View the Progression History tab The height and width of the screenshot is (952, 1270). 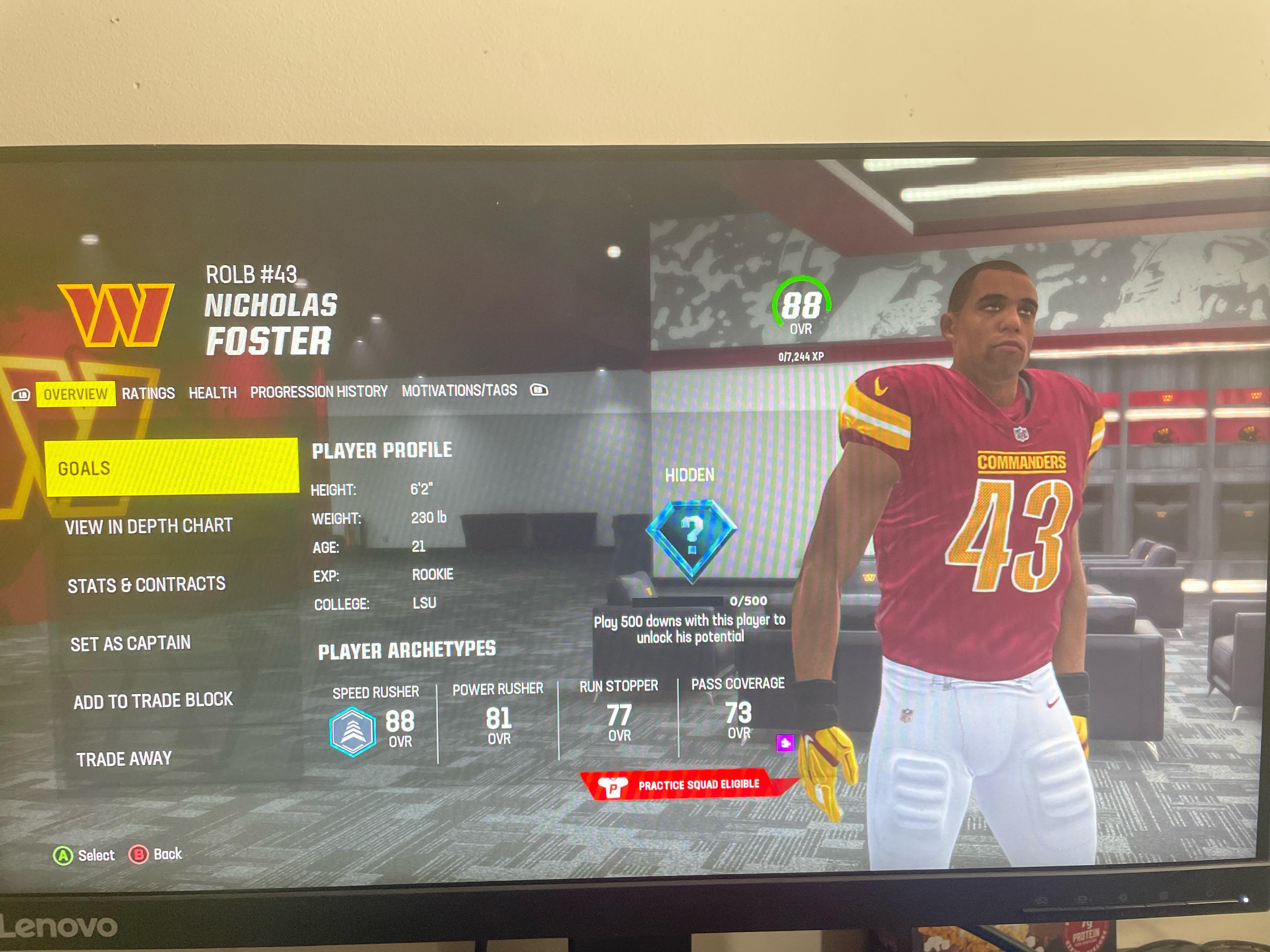click(319, 391)
